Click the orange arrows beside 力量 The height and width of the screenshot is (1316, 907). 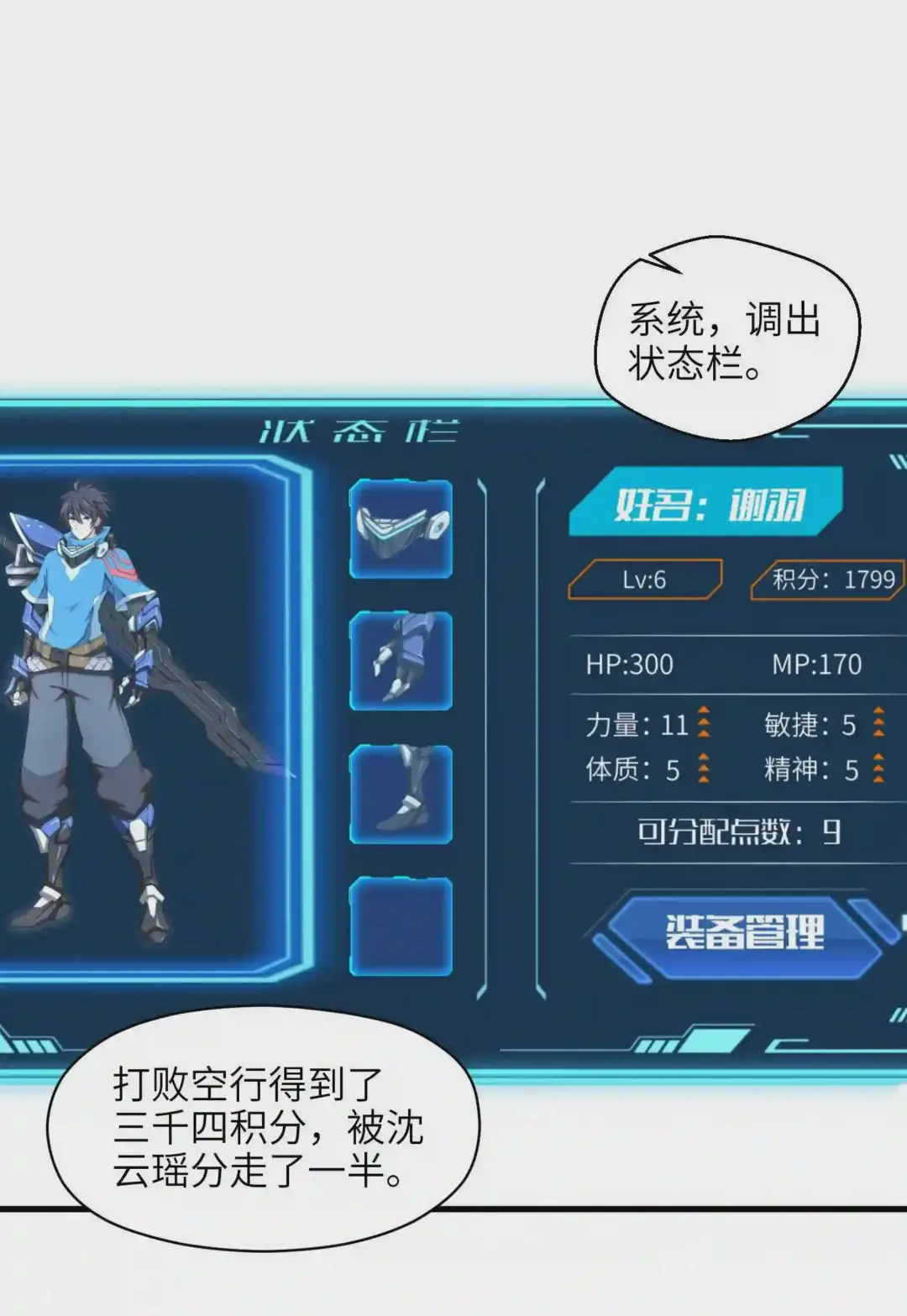click(704, 723)
